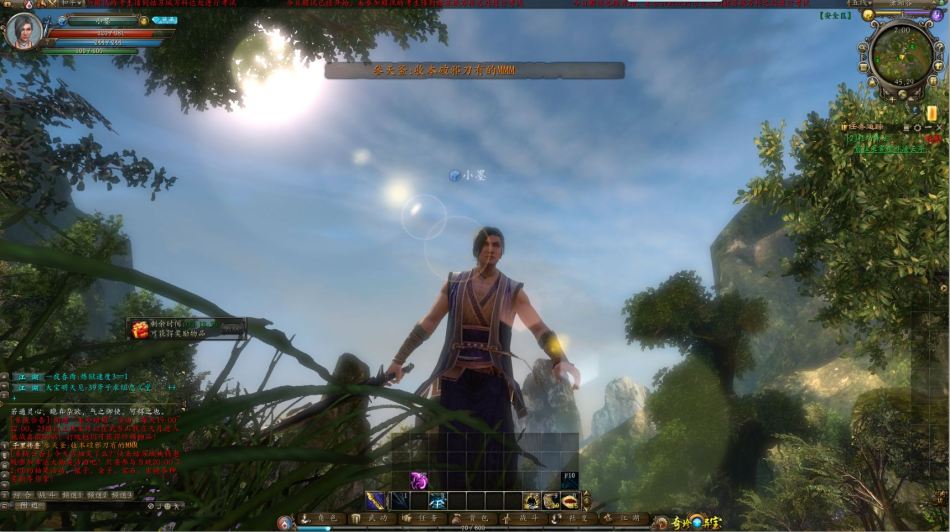950x532 pixels.
Task: Click the gold scroll icon below minimap
Action: click(x=931, y=113)
